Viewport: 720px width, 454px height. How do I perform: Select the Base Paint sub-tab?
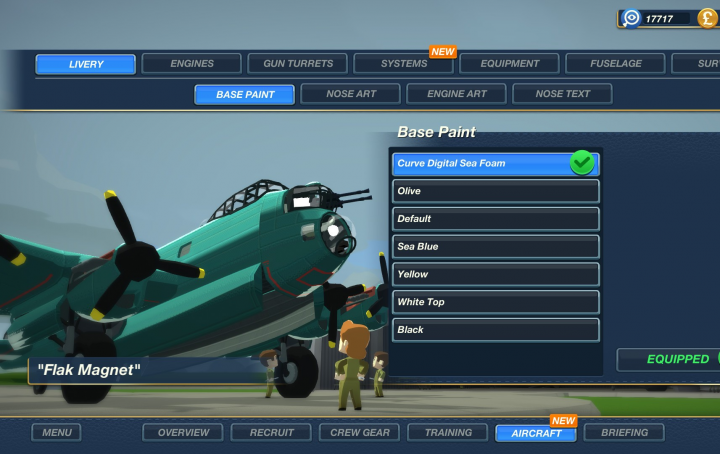pos(245,94)
